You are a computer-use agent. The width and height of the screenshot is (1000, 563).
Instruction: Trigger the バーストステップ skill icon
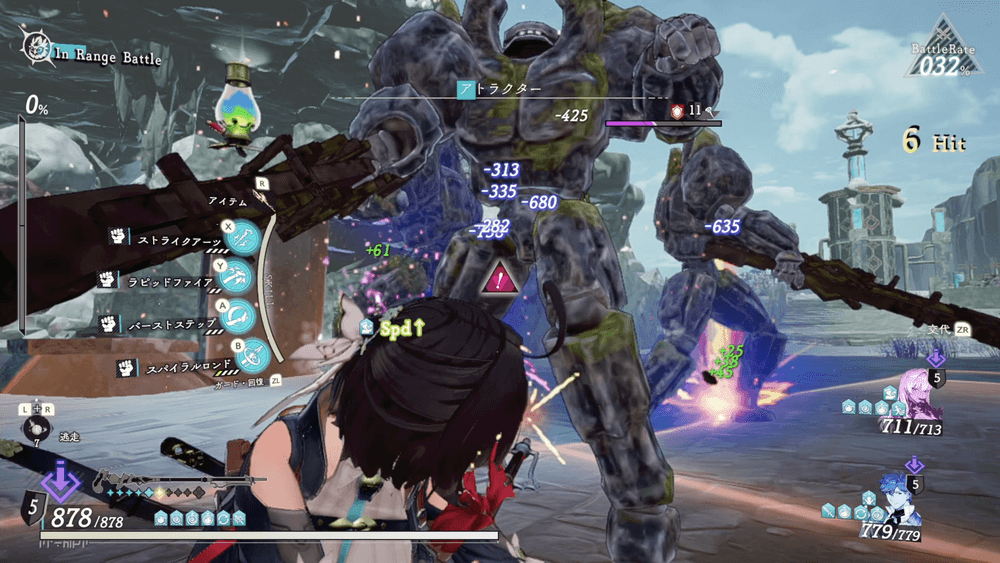tap(239, 317)
